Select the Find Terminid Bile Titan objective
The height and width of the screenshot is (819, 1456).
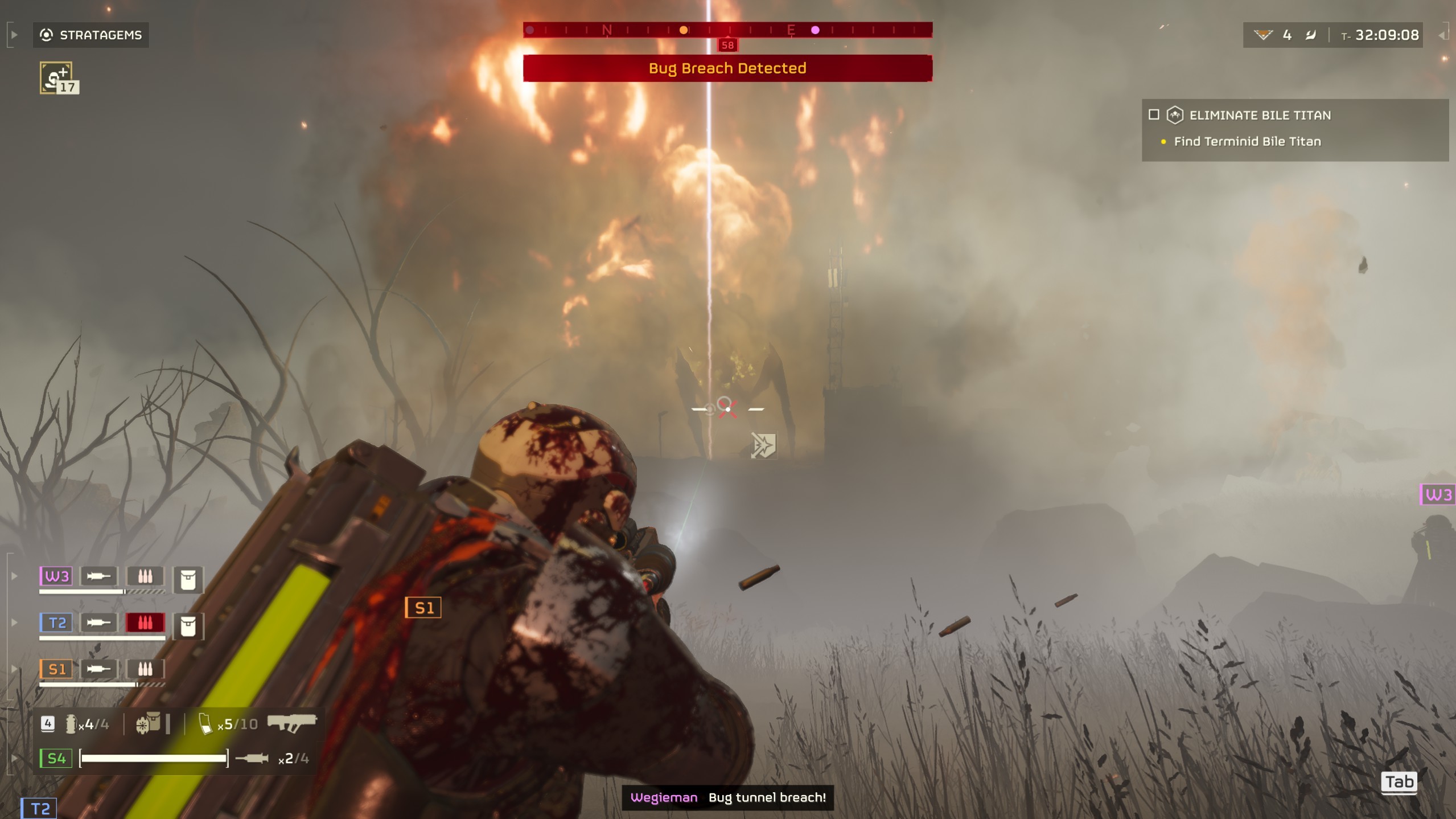1247,141
